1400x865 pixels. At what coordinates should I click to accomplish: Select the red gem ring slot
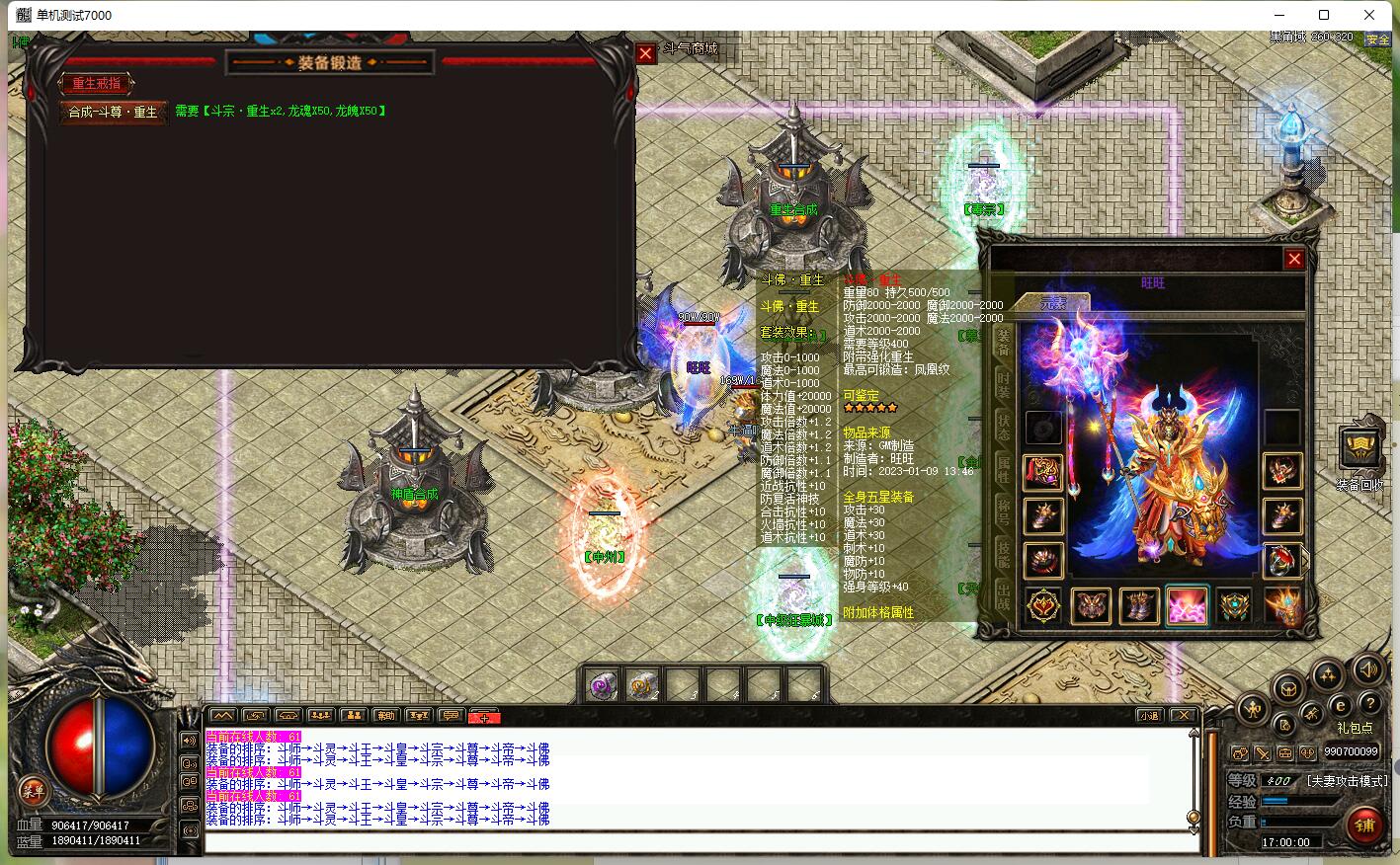1281,561
